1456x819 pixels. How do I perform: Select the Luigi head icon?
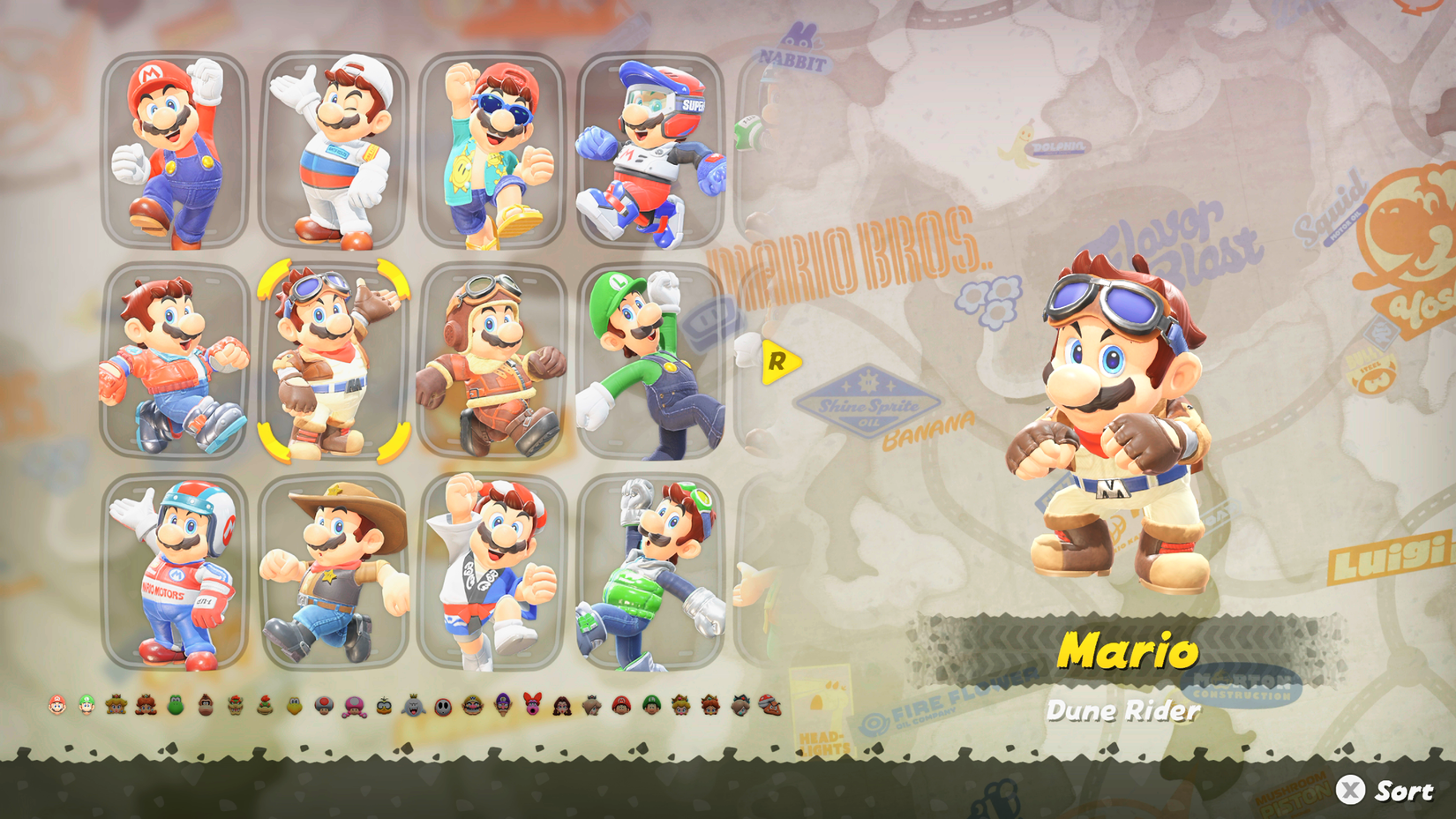point(87,708)
